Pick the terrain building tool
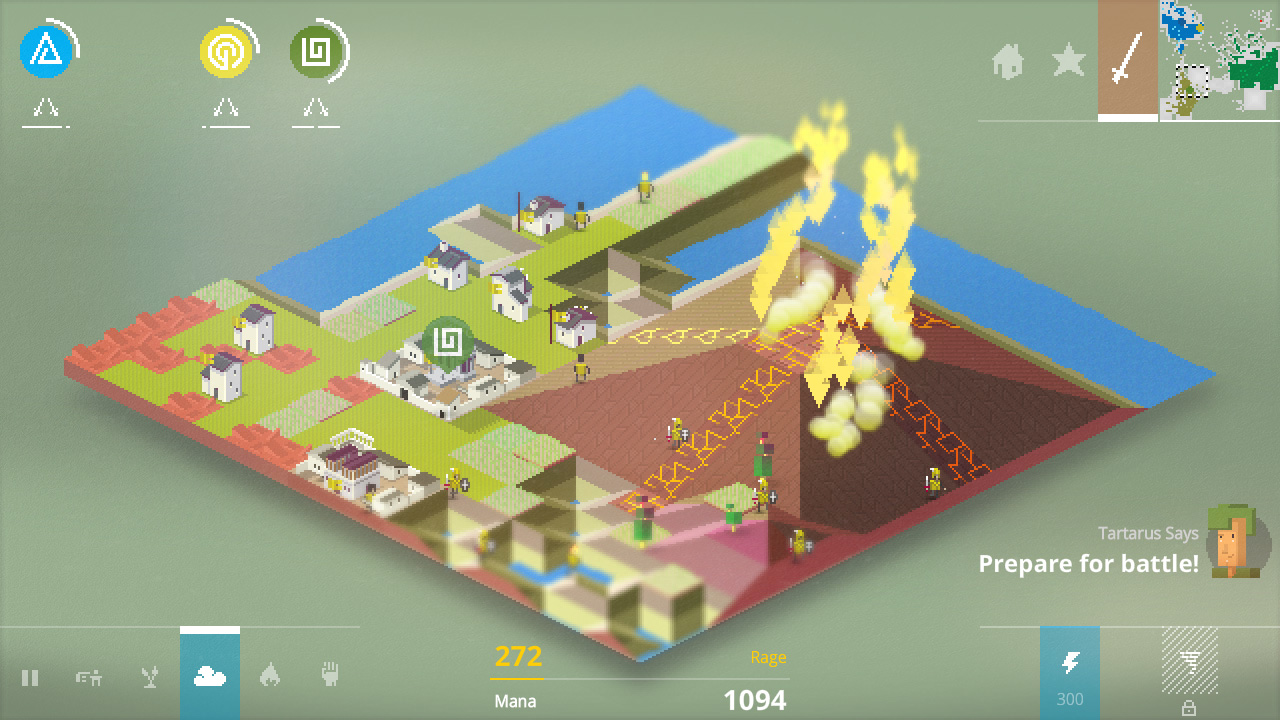The image size is (1280, 720). pyautogui.click(x=90, y=677)
